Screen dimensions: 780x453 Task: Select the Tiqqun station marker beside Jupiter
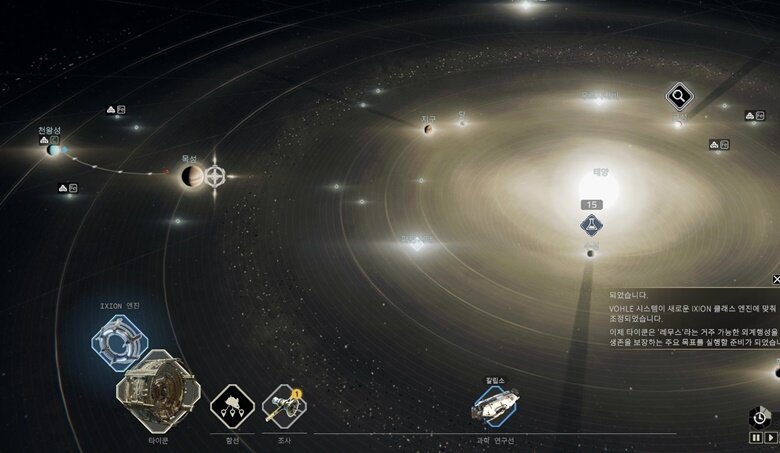(x=215, y=177)
